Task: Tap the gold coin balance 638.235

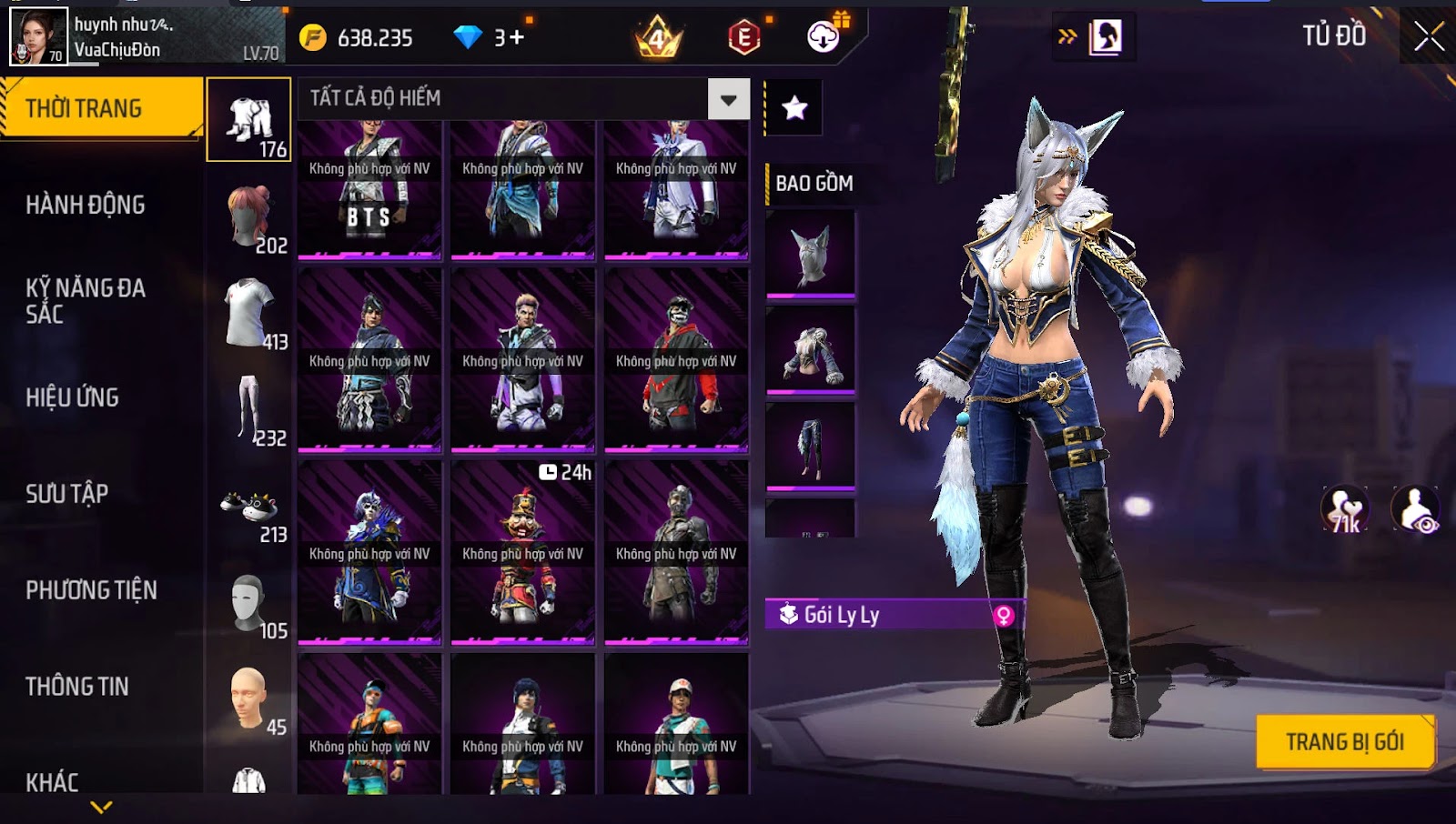Action: tap(358, 38)
